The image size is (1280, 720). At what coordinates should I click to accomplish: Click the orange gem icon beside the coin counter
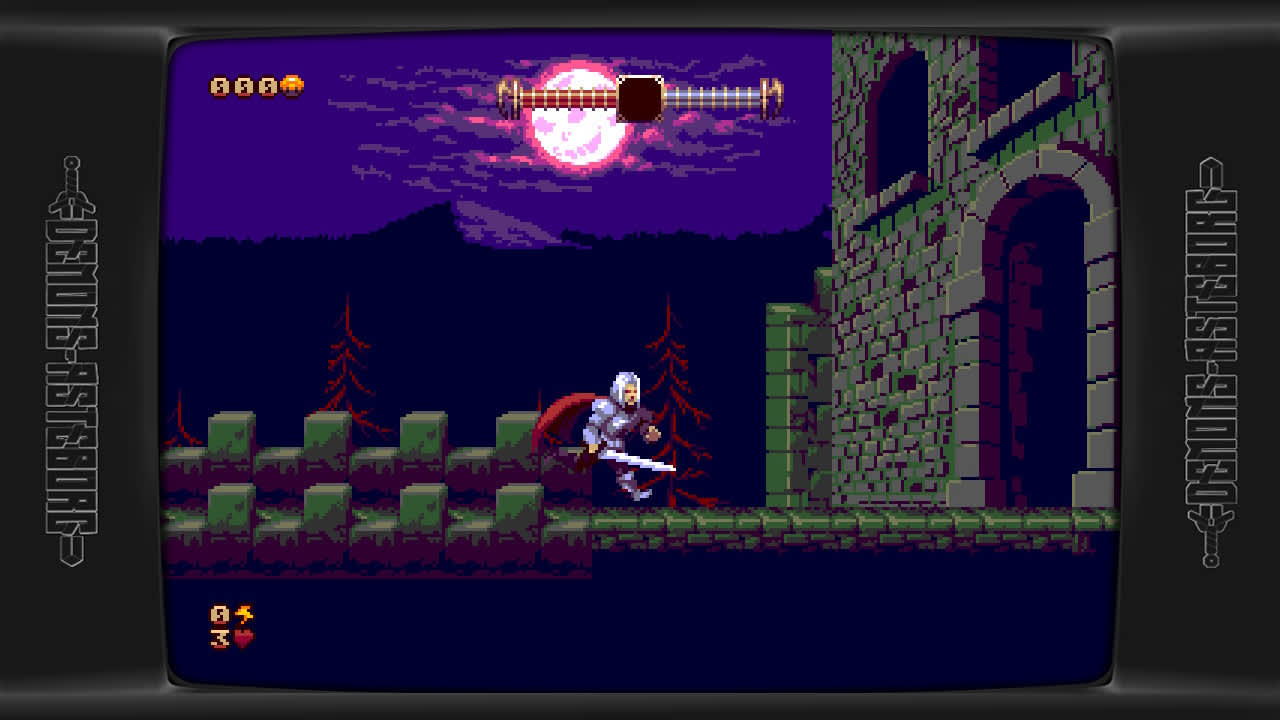[290, 85]
